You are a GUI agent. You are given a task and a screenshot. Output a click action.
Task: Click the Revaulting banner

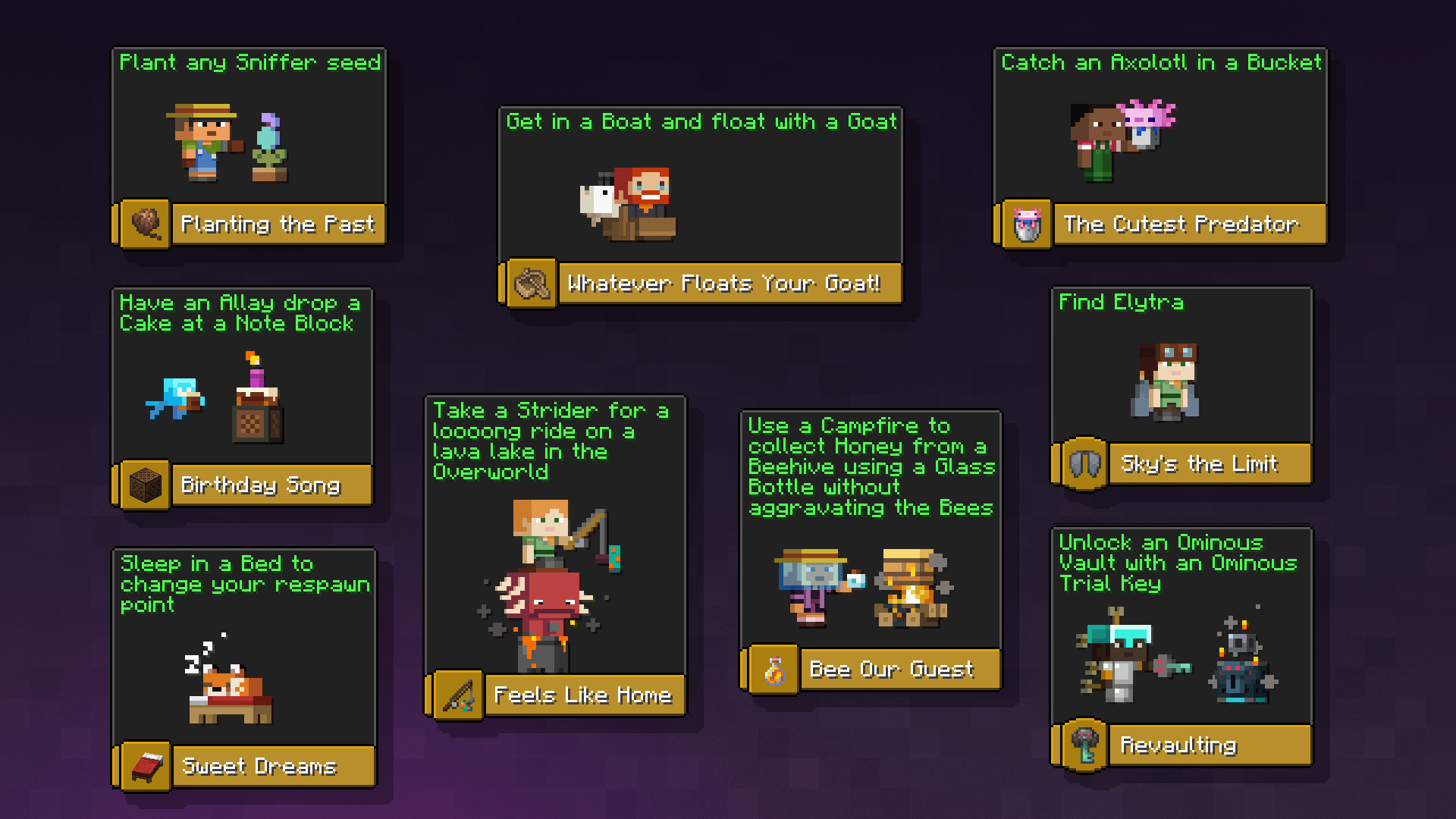pyautogui.click(x=1209, y=745)
